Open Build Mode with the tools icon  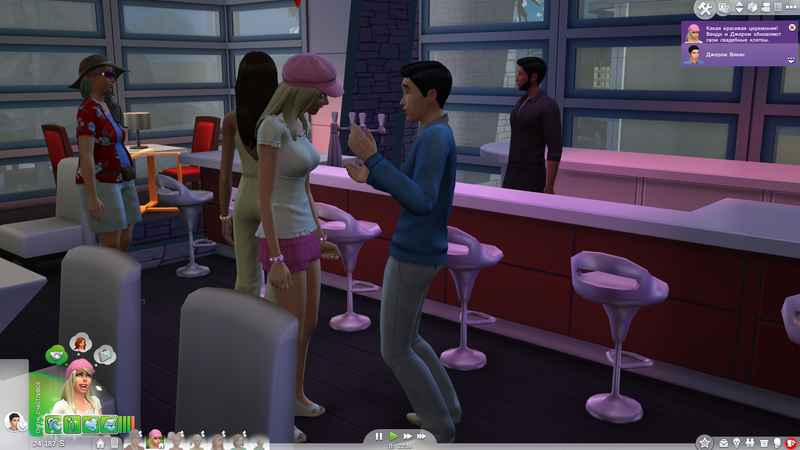coord(703,9)
